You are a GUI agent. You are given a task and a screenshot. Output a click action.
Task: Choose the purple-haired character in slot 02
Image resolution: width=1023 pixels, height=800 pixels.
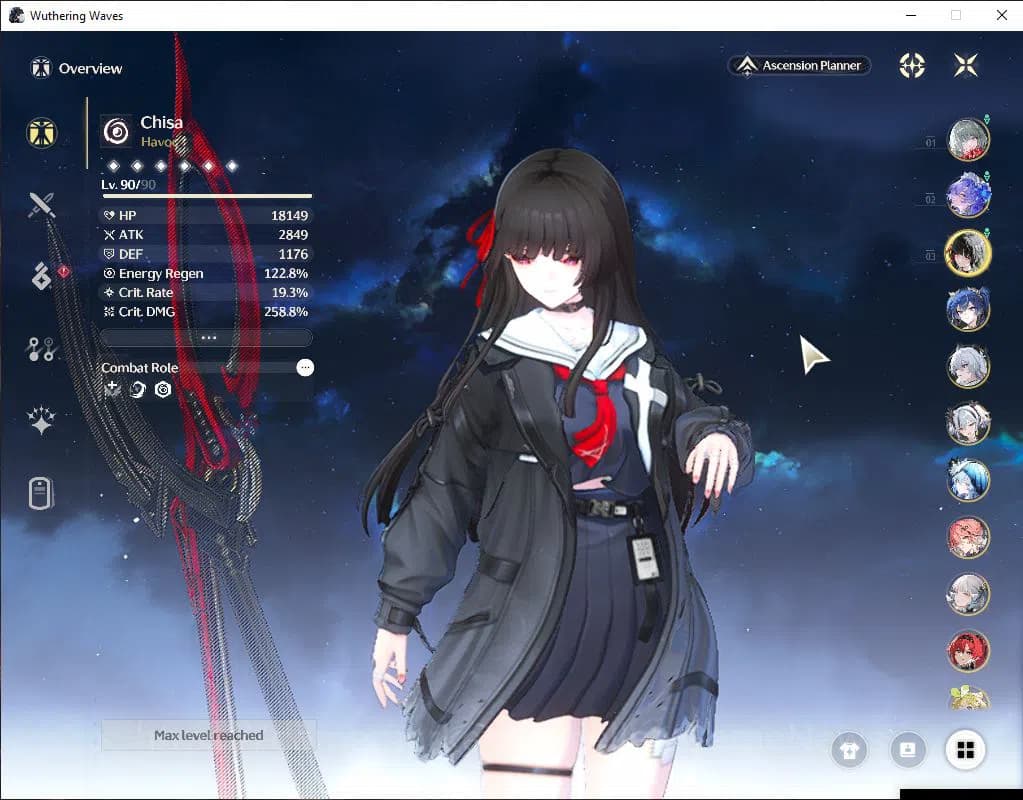tap(968, 196)
